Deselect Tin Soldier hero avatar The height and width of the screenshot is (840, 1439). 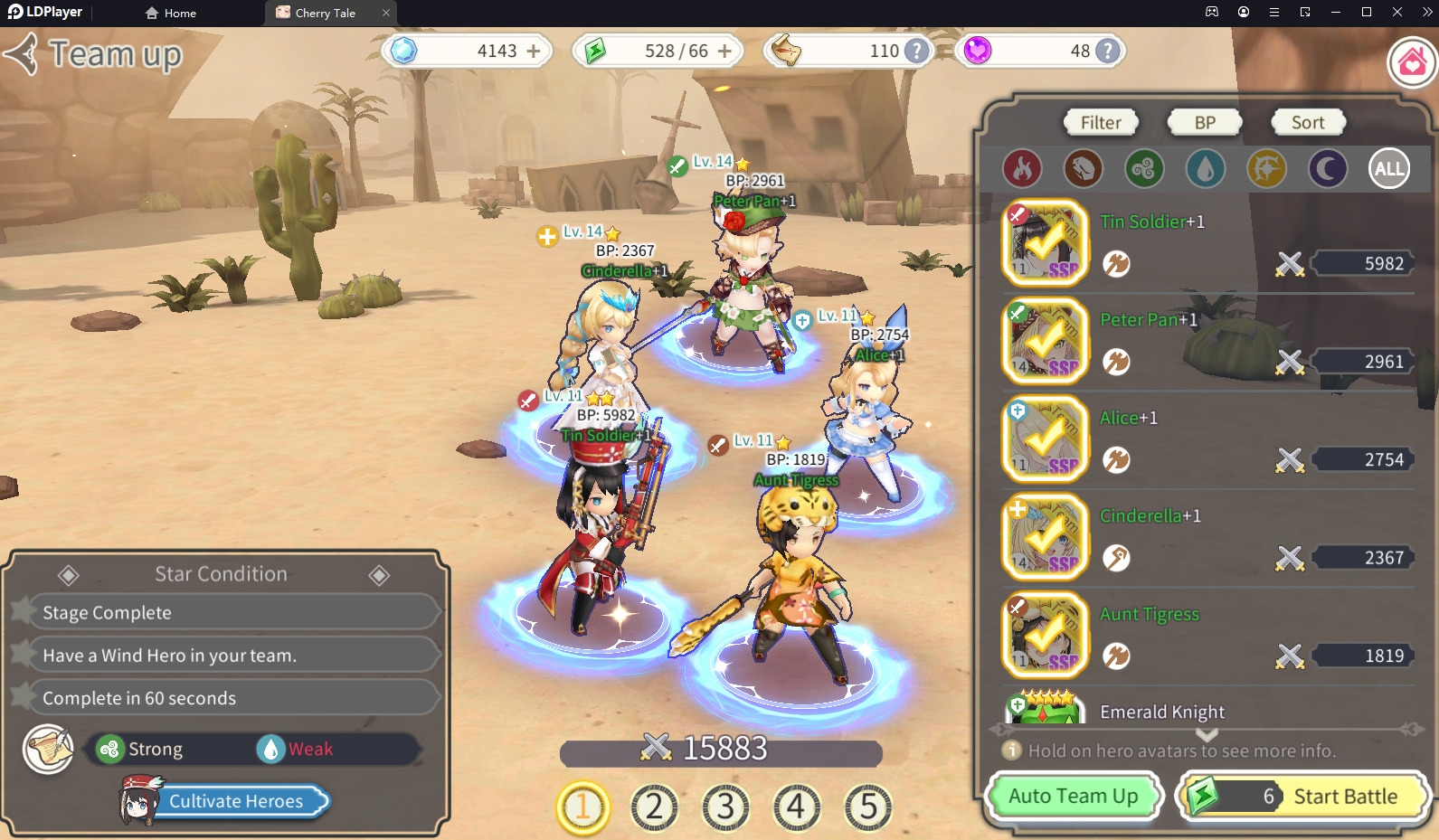(x=1046, y=243)
